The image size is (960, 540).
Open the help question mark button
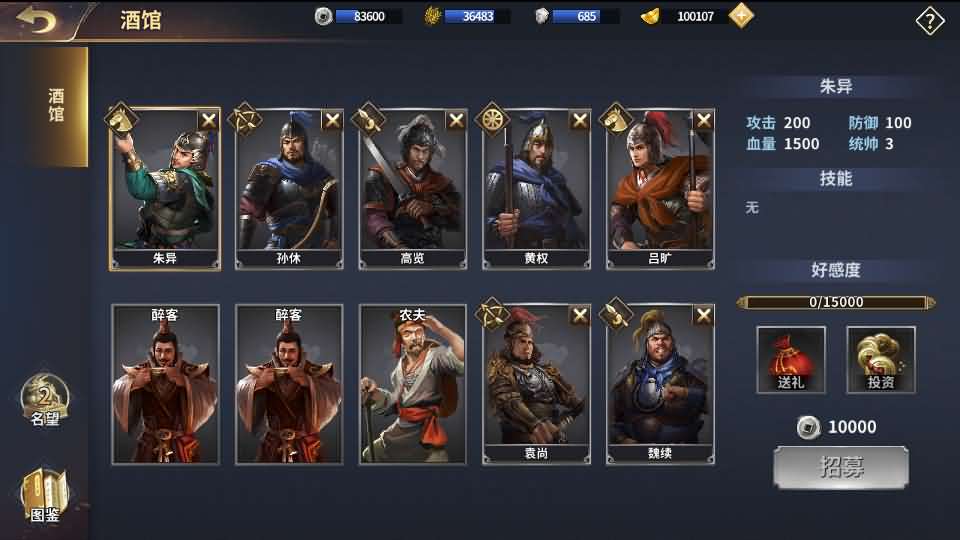click(930, 20)
